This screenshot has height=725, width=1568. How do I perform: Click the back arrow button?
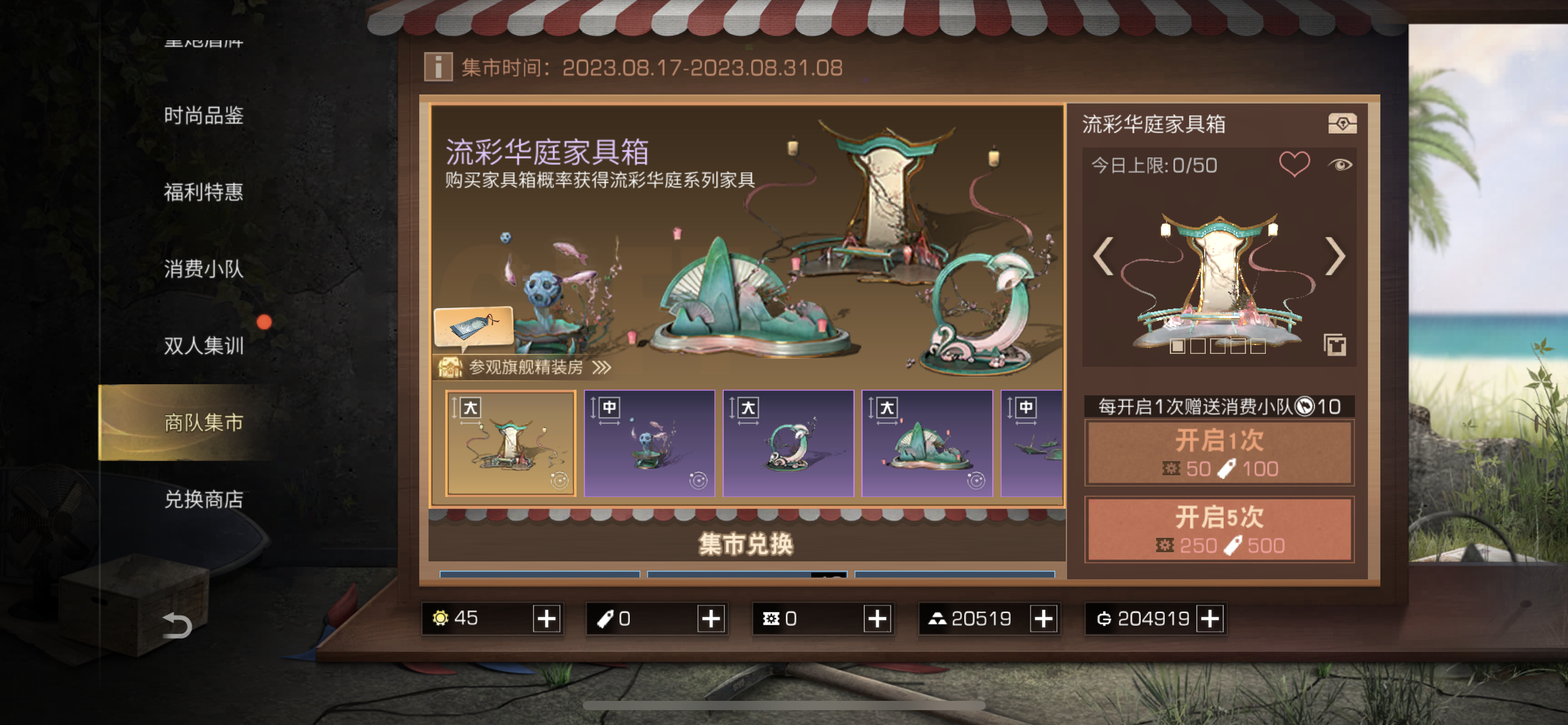[x=177, y=625]
